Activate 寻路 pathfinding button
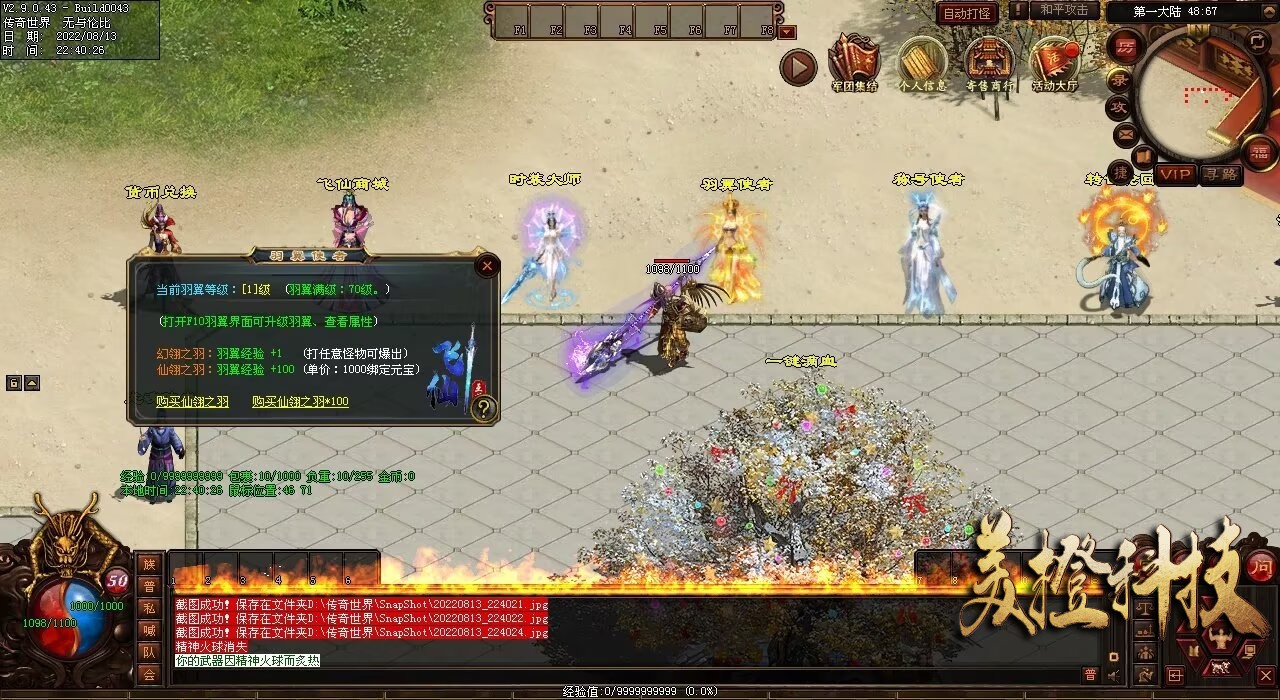 [x=1220, y=175]
